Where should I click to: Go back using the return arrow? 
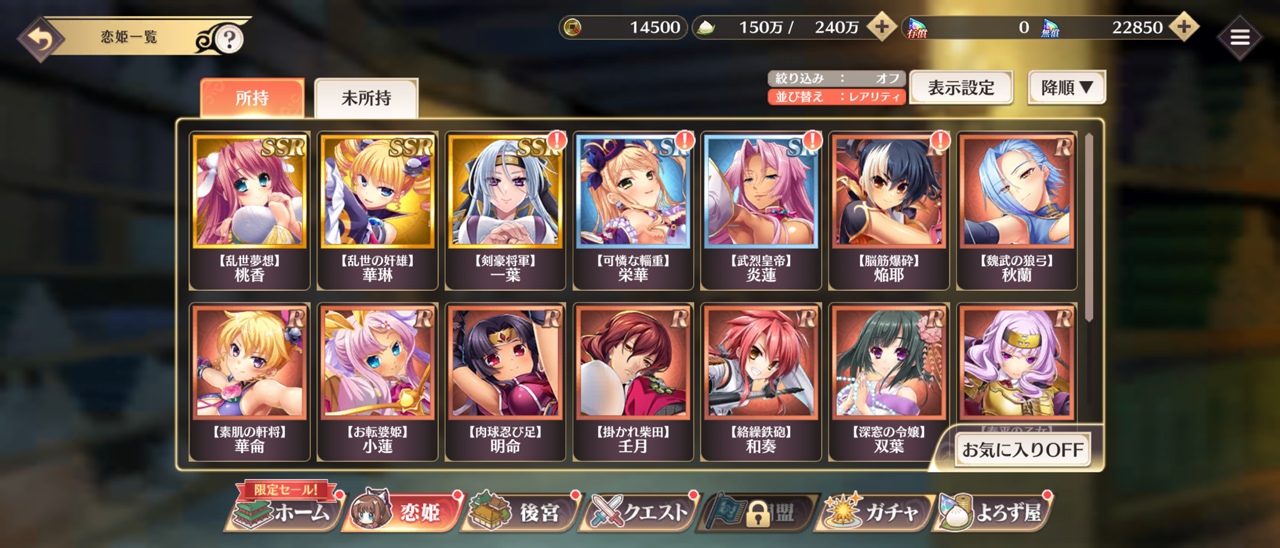click(x=39, y=39)
